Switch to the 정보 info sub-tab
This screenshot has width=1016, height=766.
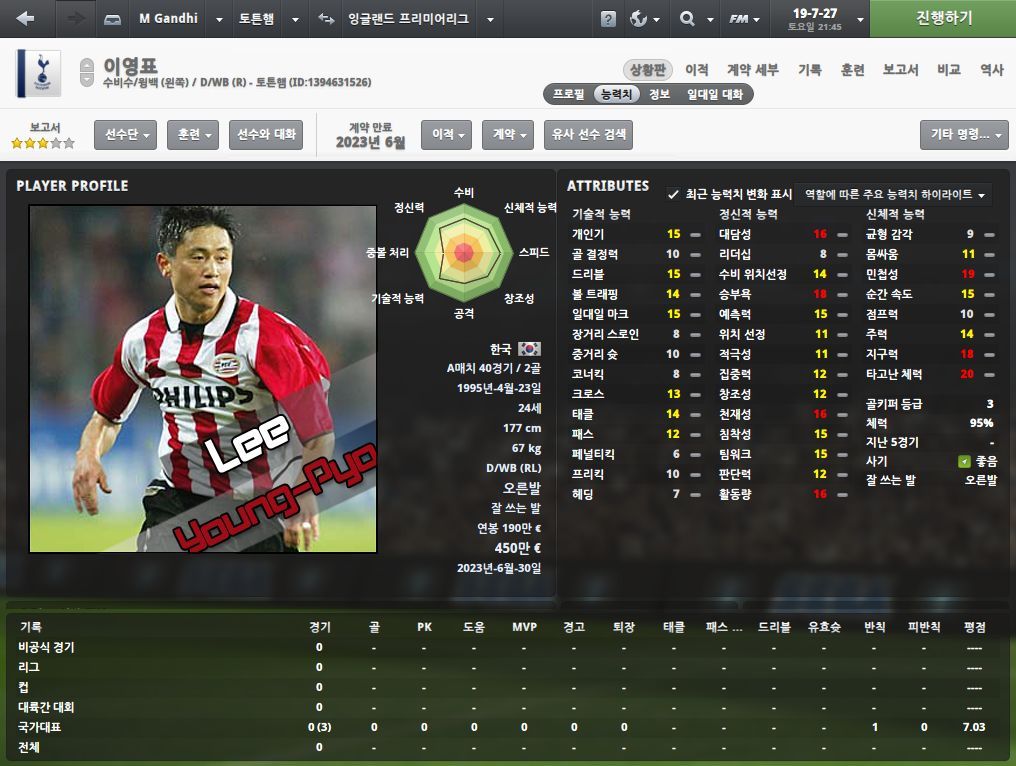(x=659, y=94)
